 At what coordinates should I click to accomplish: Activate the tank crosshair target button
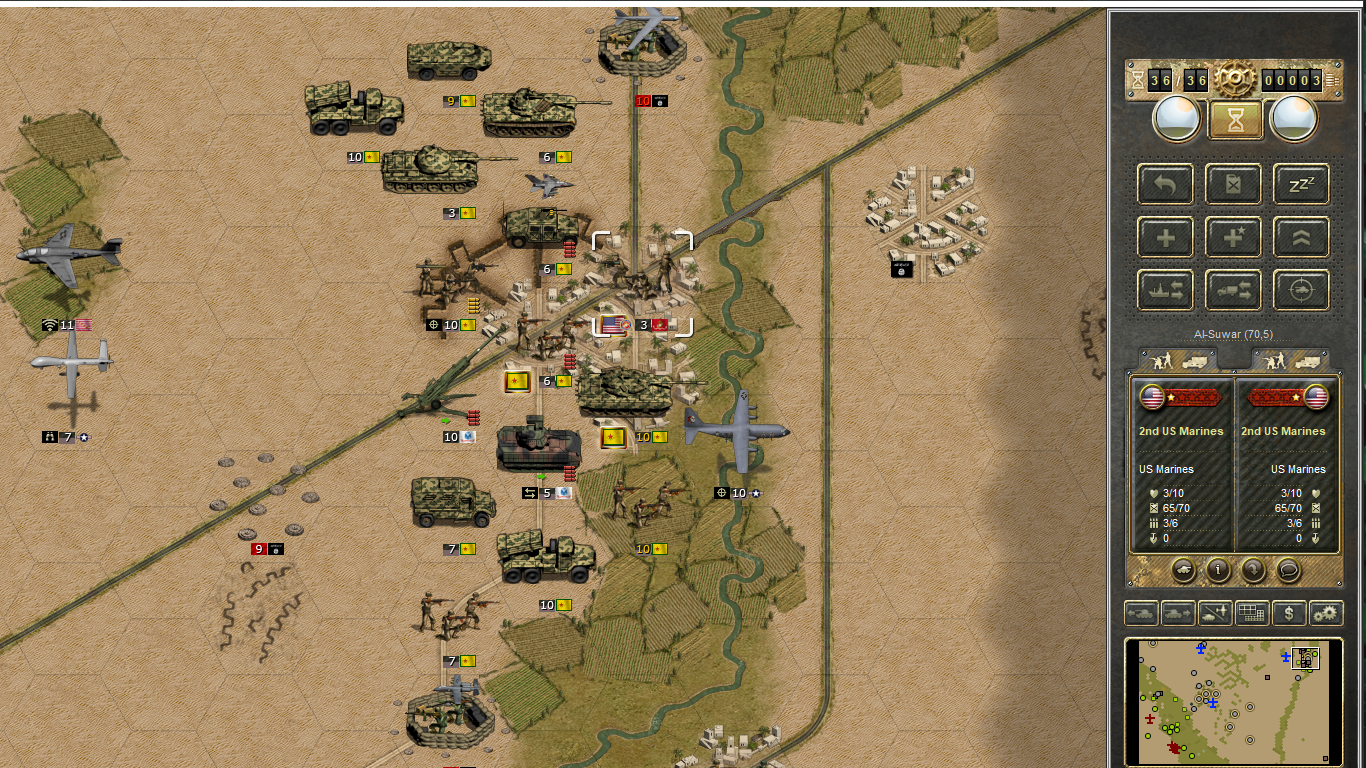click(1301, 290)
